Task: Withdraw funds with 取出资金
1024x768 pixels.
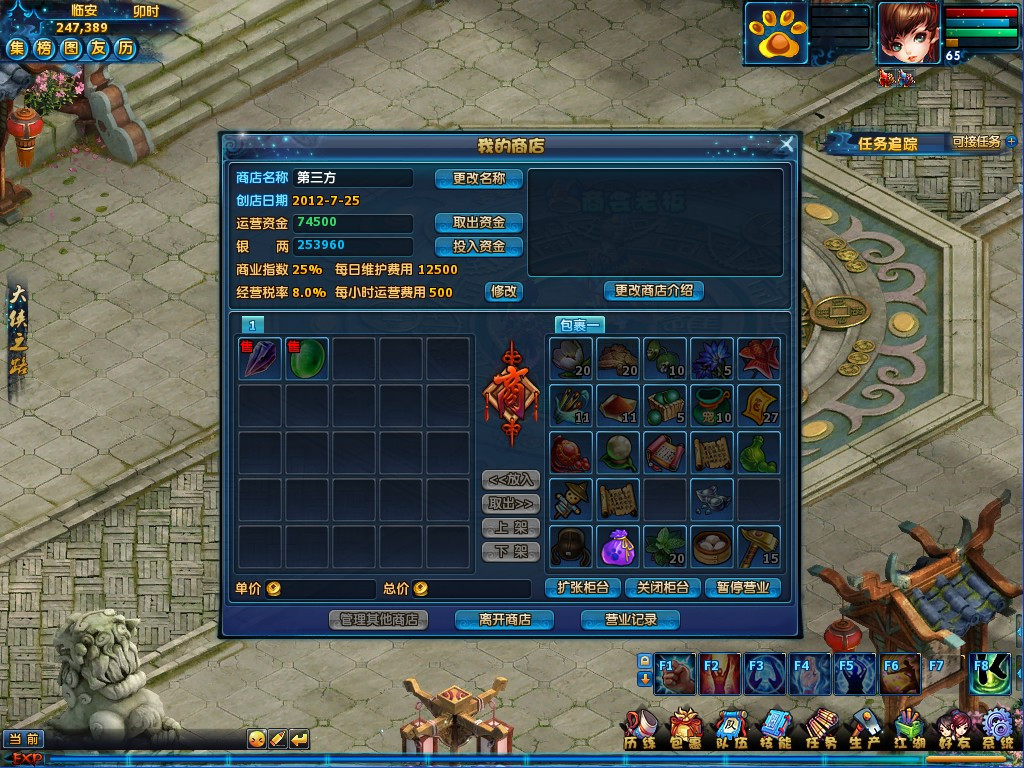Action: pyautogui.click(x=479, y=222)
